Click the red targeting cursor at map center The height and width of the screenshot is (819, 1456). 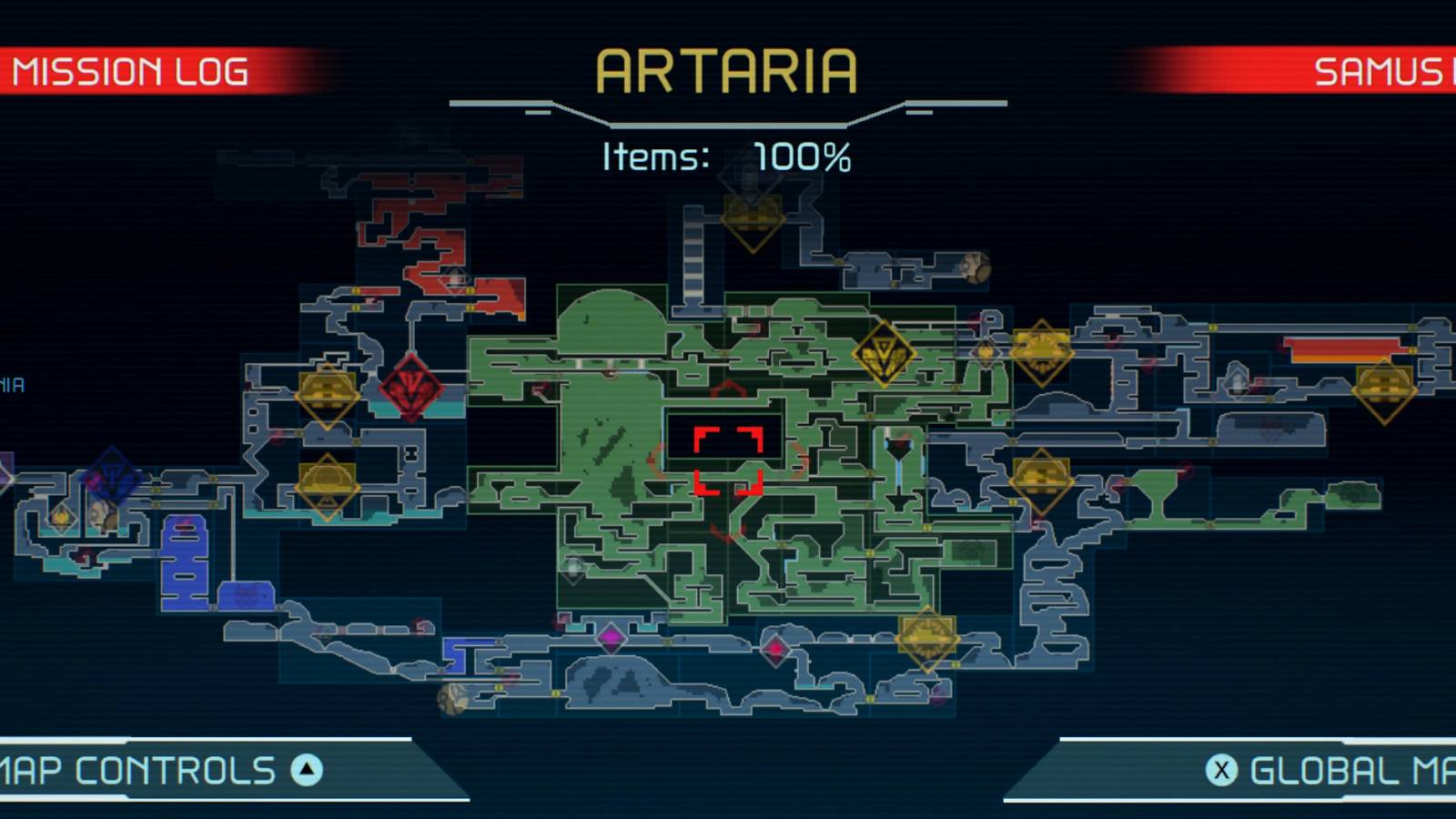click(728, 460)
